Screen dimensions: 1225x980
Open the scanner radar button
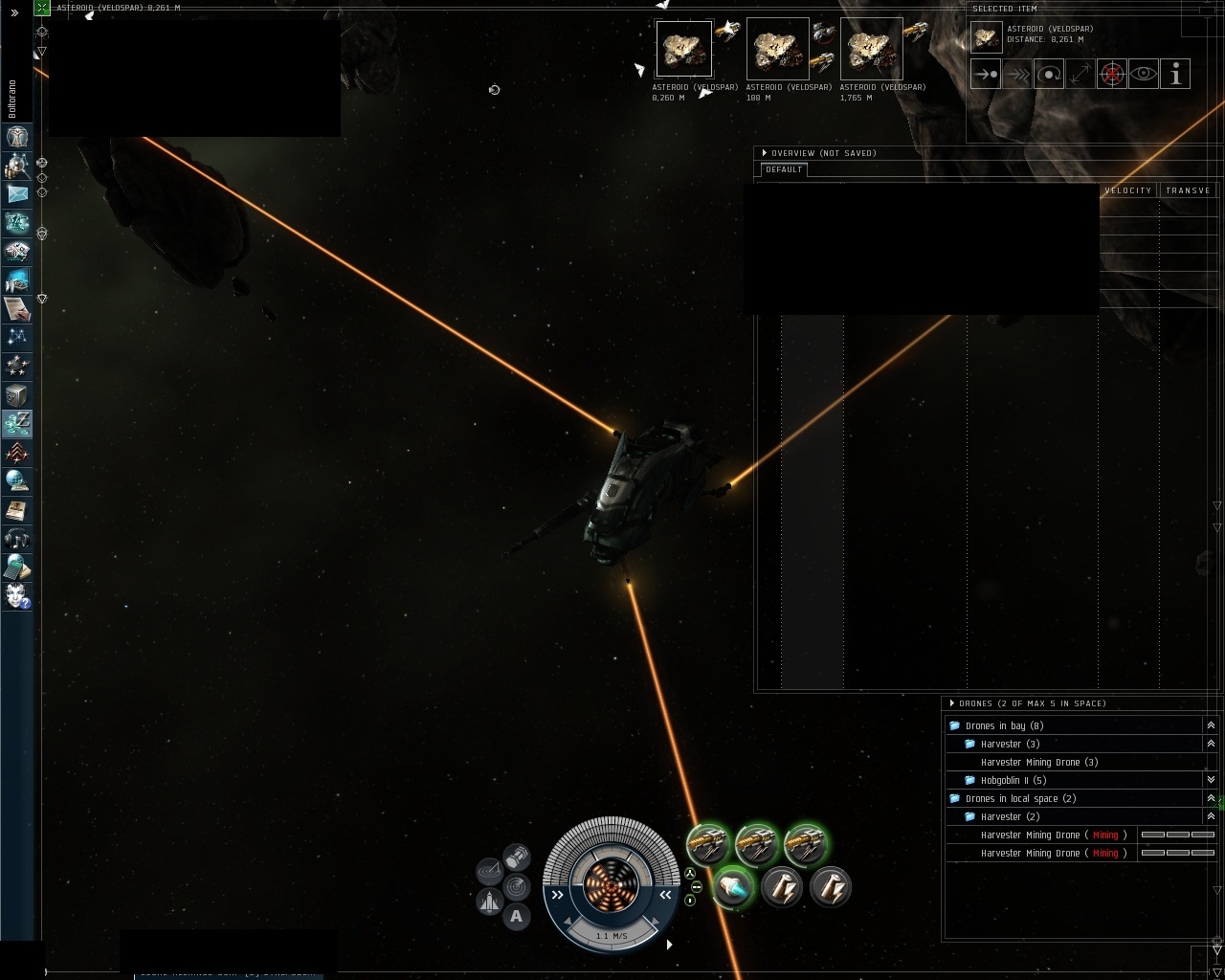517,886
